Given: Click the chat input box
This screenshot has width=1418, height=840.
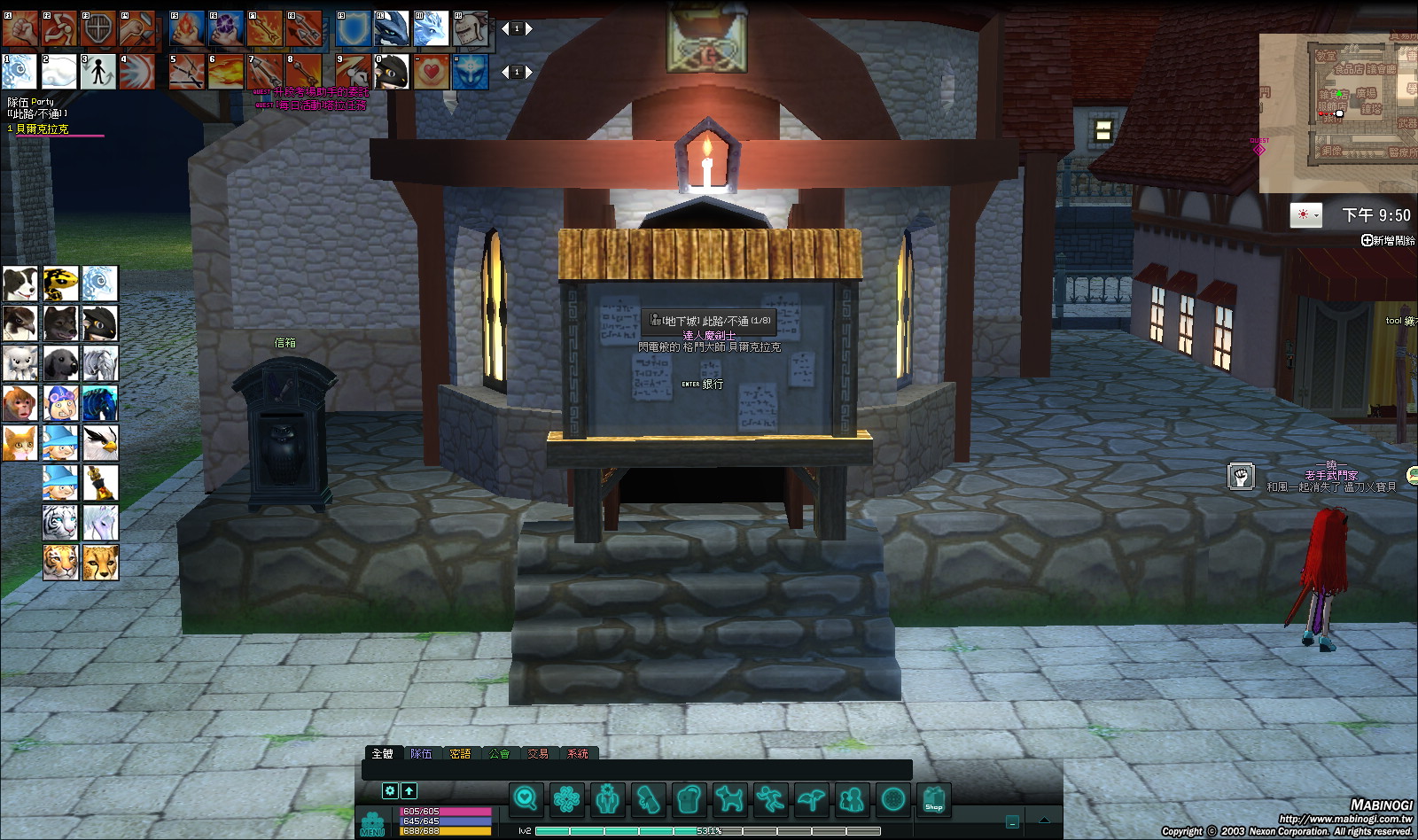Looking at the screenshot, I should [x=636, y=771].
